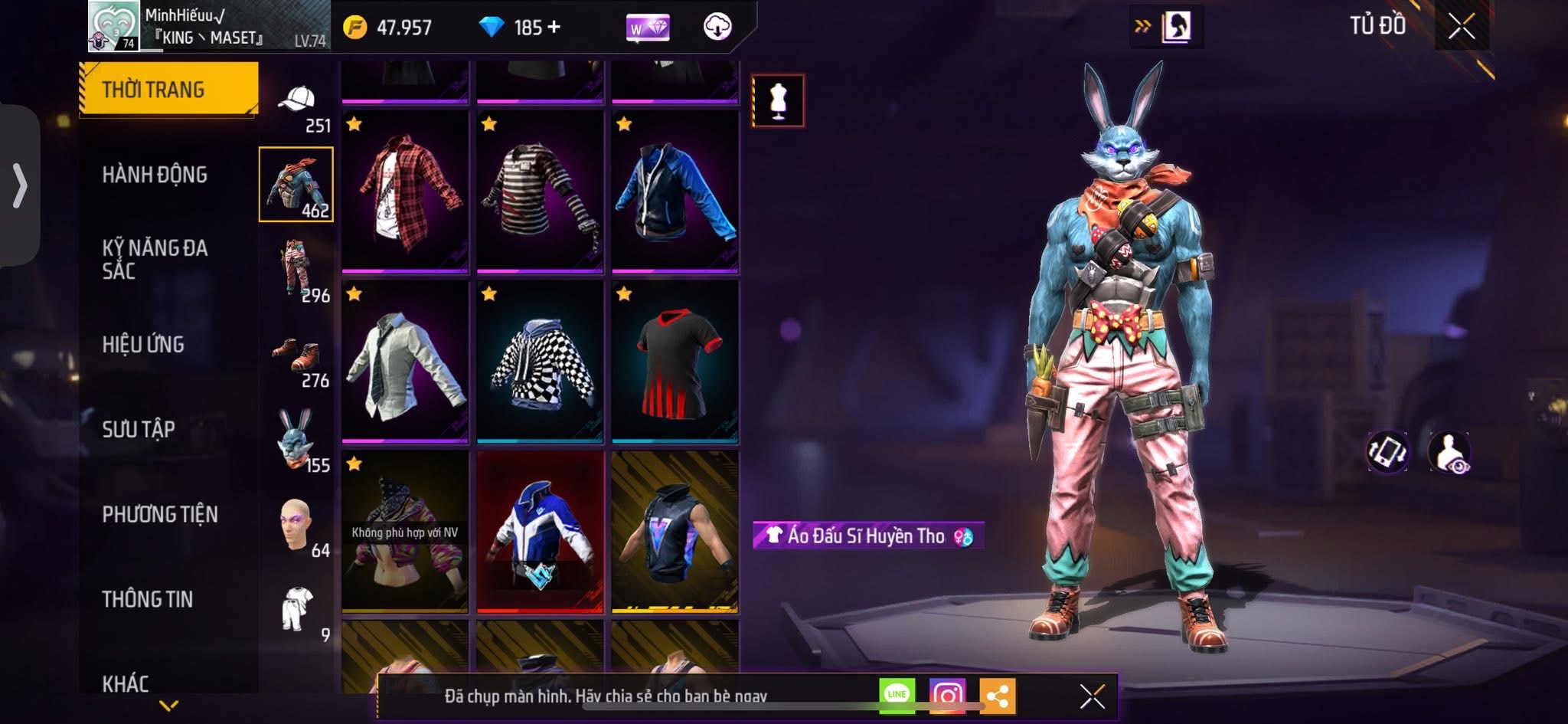Close the TỦ ĐỒ wardrobe screen
Screen dimensions: 1568x724
pyautogui.click(x=1461, y=27)
